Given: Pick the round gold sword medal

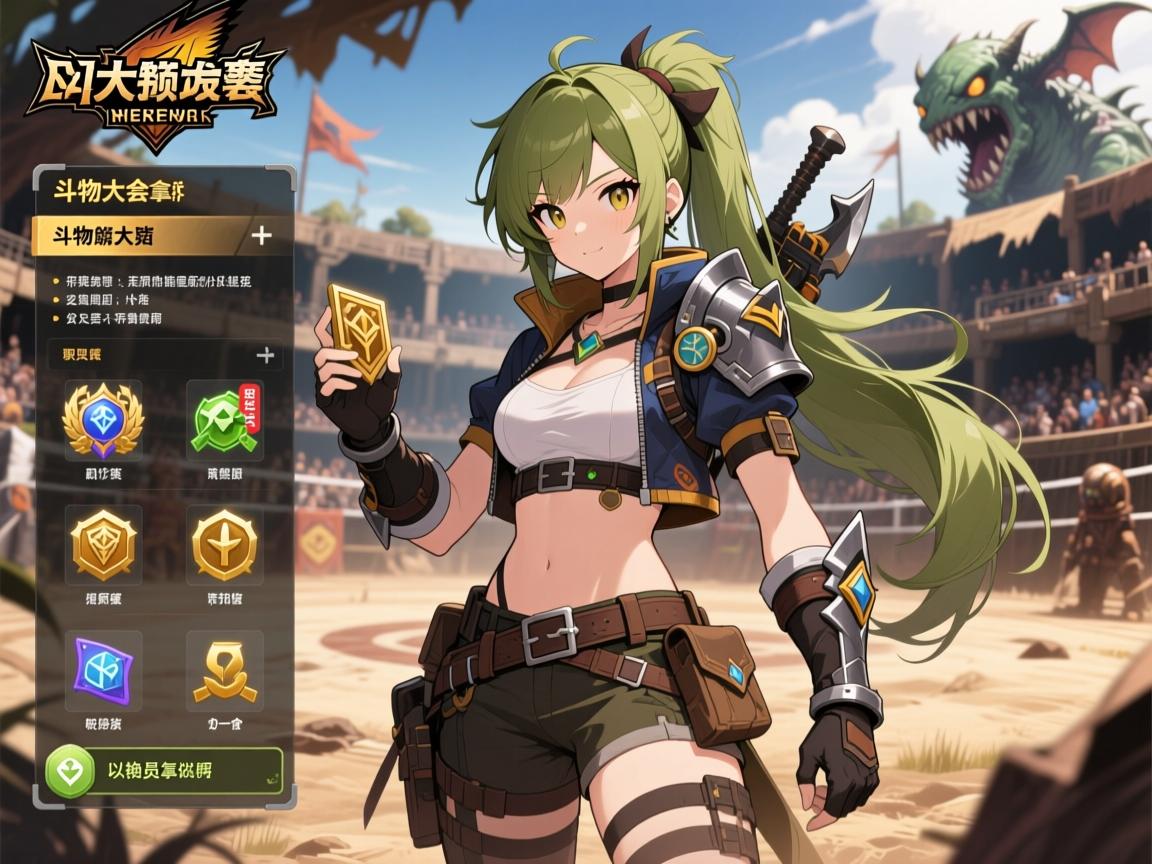Looking at the screenshot, I should [x=225, y=545].
